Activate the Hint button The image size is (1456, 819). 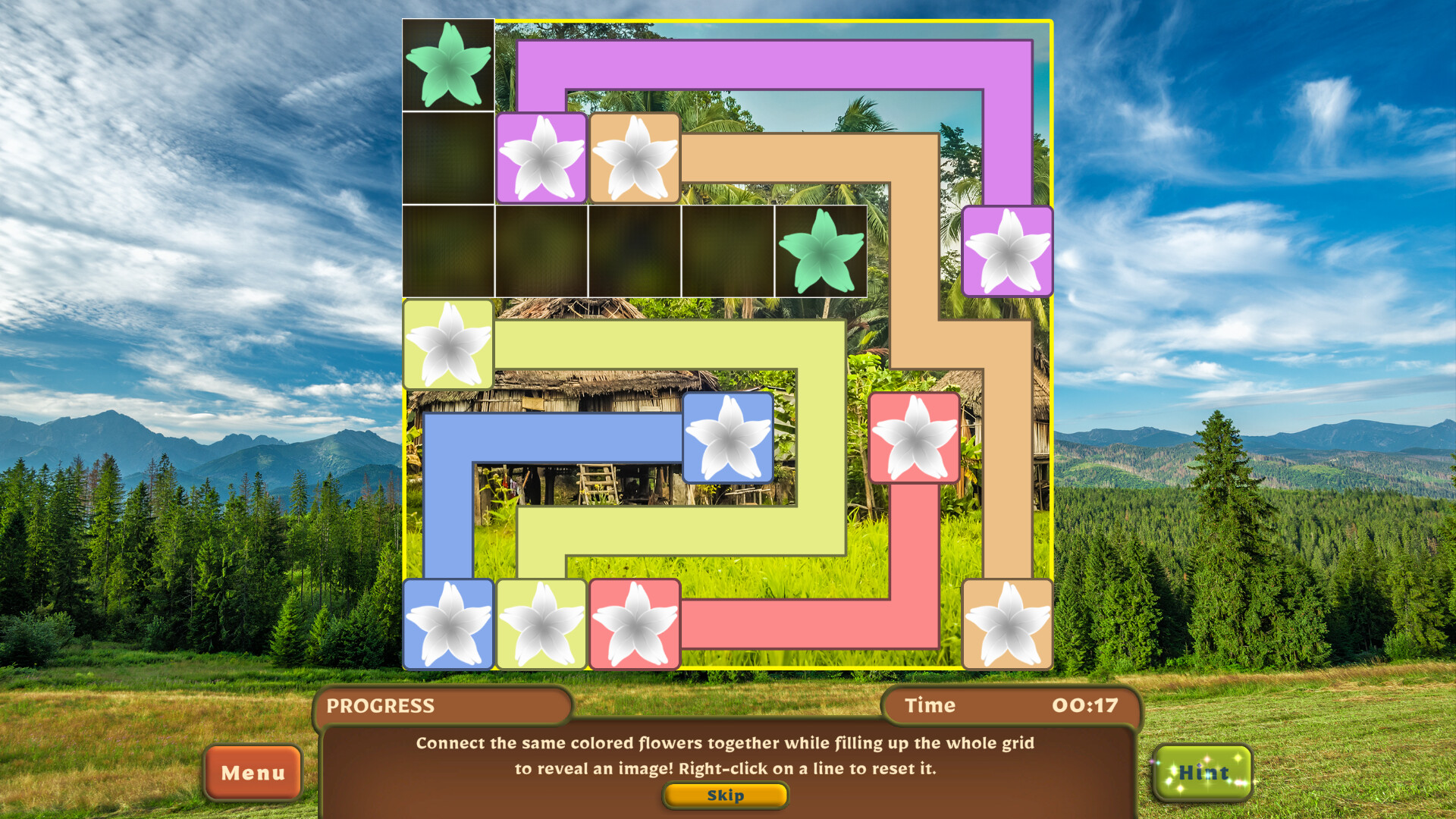(1203, 773)
